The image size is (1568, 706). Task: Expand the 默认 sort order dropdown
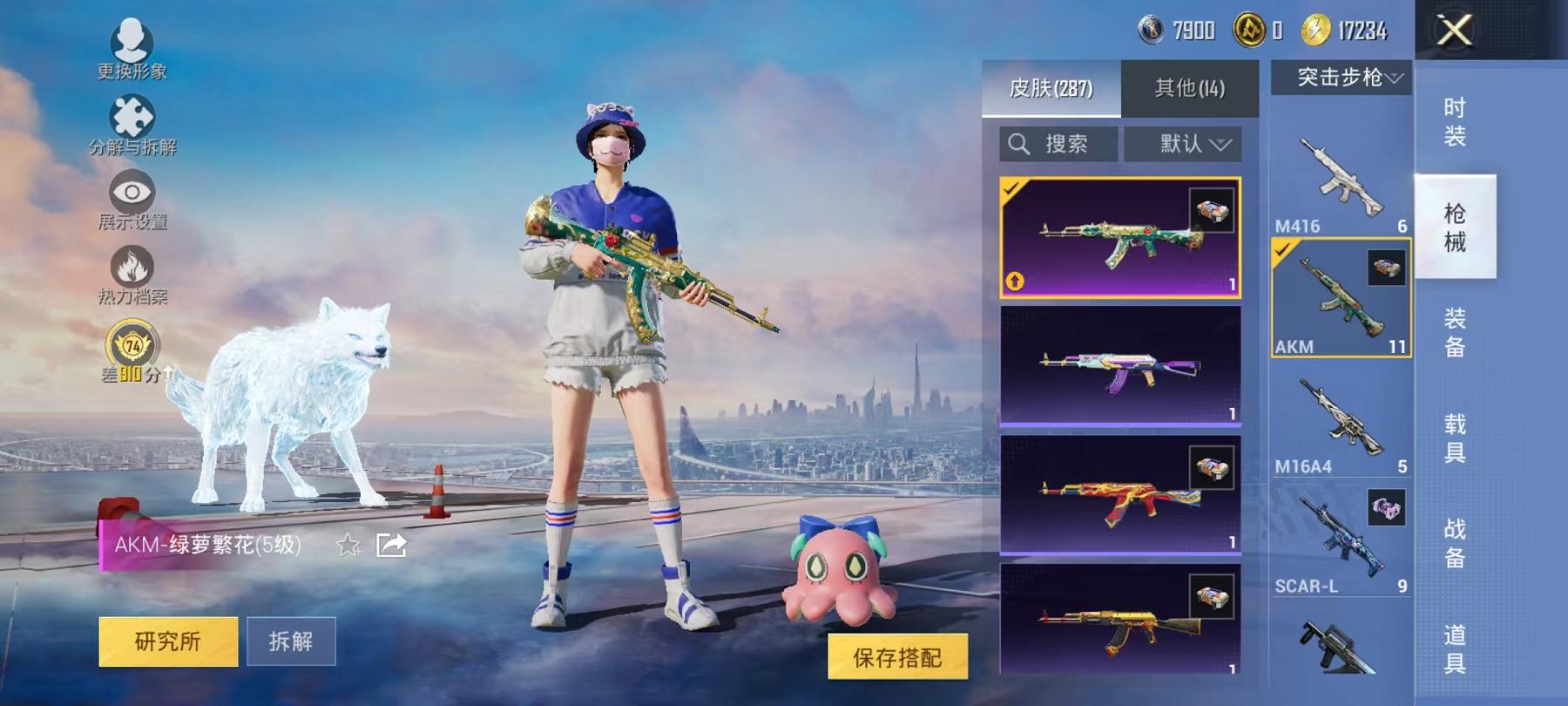coord(1185,144)
